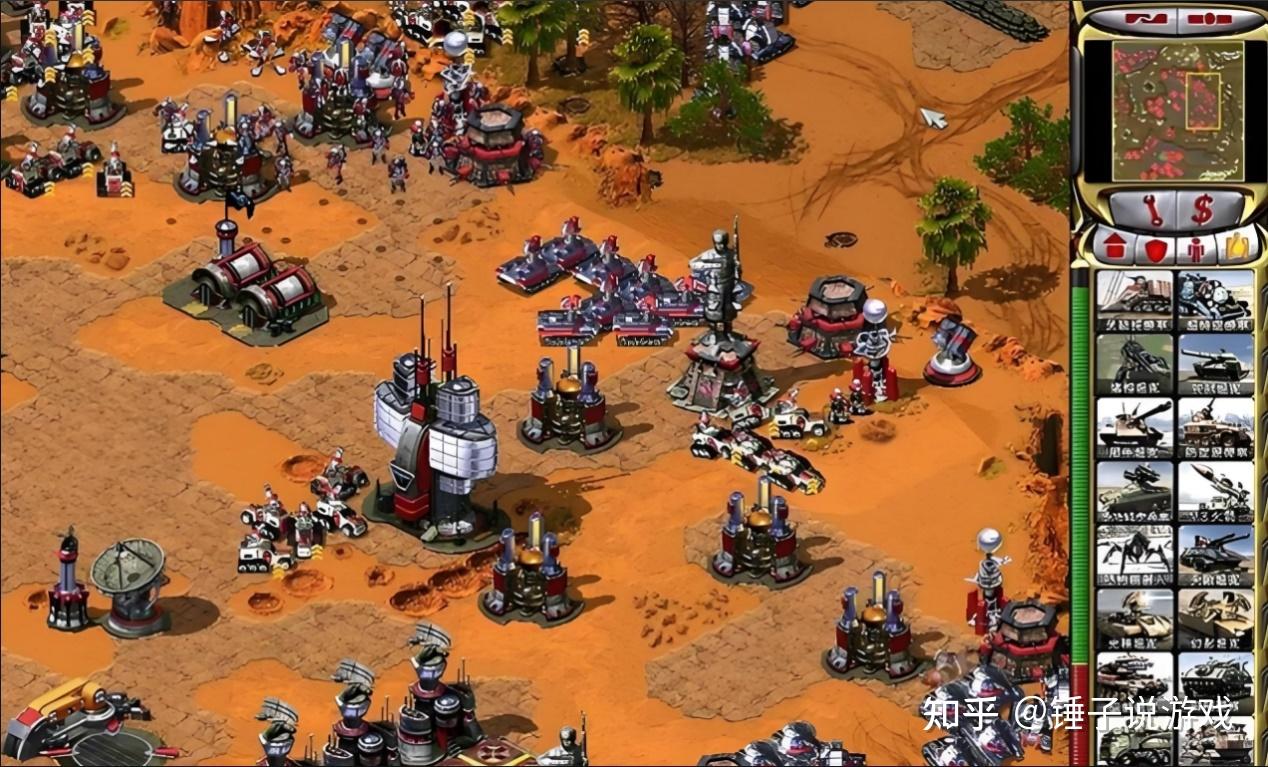
Task: Queue the Mirage Tank
Action: [x=1215, y=615]
